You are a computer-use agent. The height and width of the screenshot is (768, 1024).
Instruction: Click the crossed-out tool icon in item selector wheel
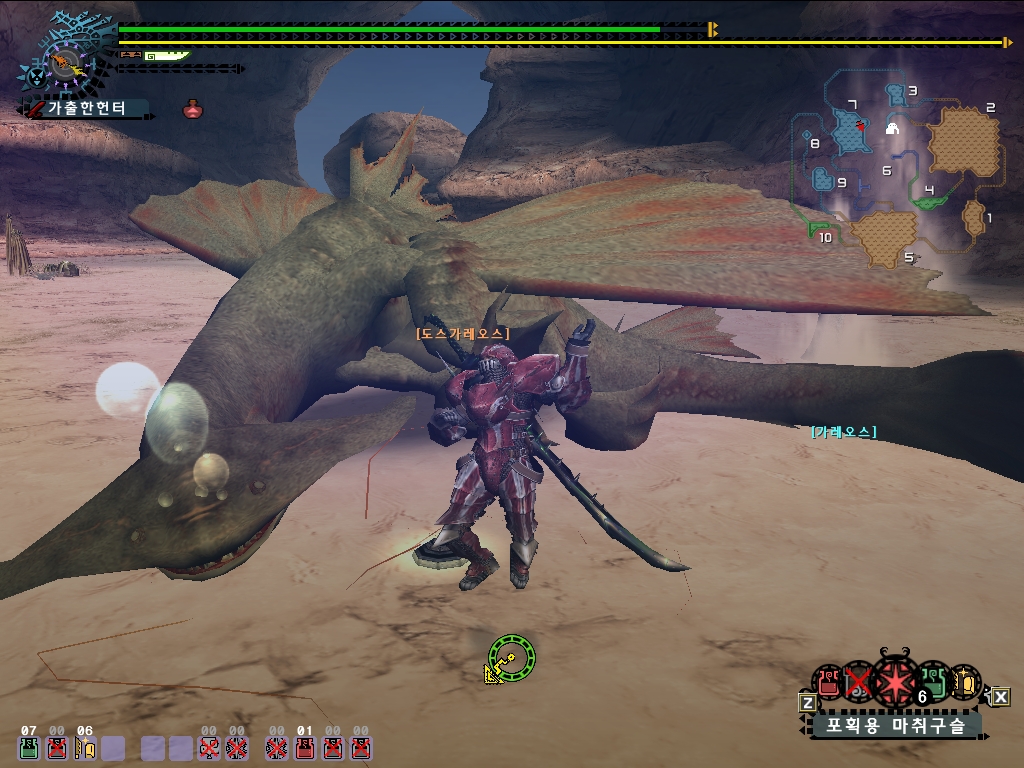coord(858,682)
